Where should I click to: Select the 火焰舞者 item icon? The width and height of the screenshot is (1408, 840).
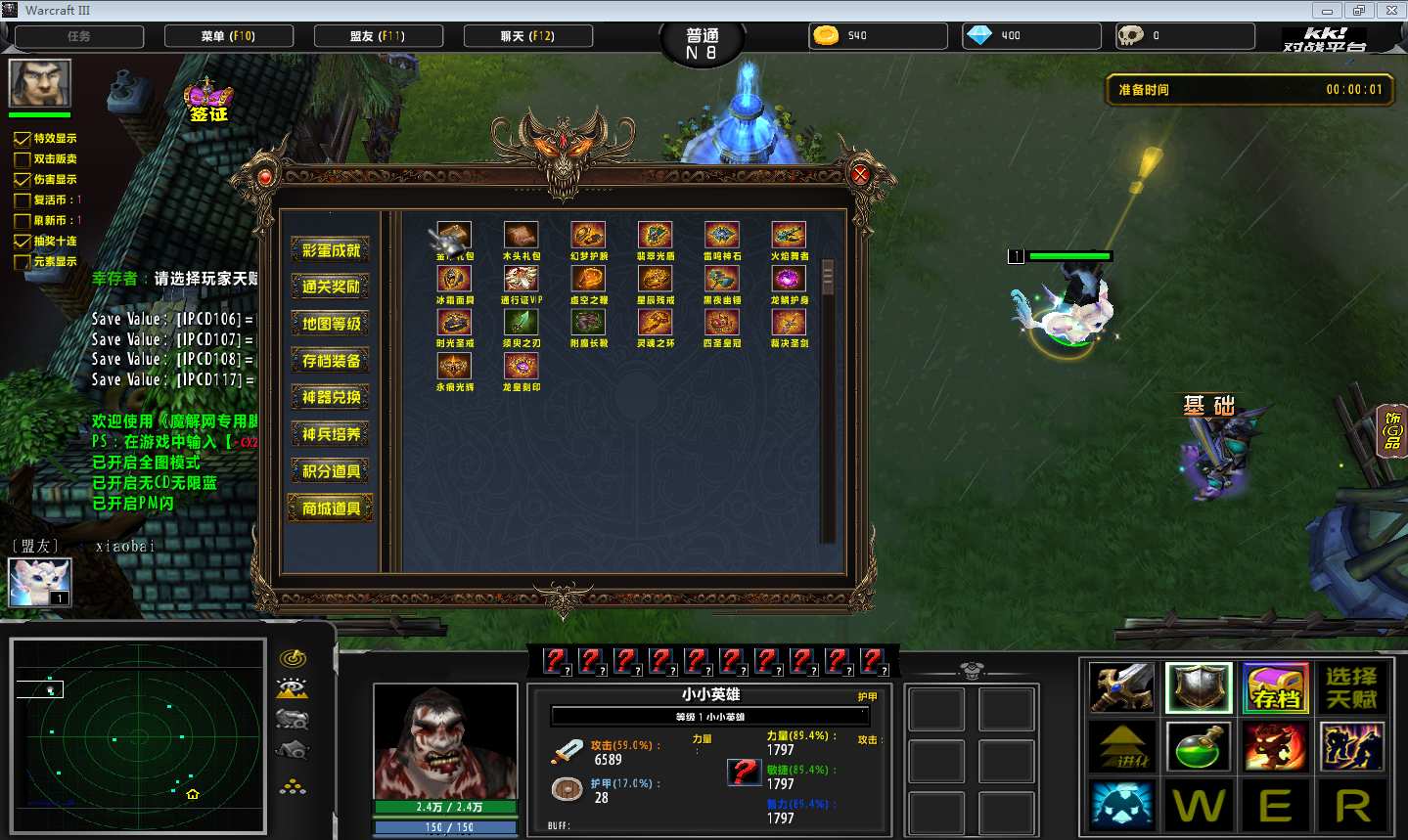click(789, 236)
